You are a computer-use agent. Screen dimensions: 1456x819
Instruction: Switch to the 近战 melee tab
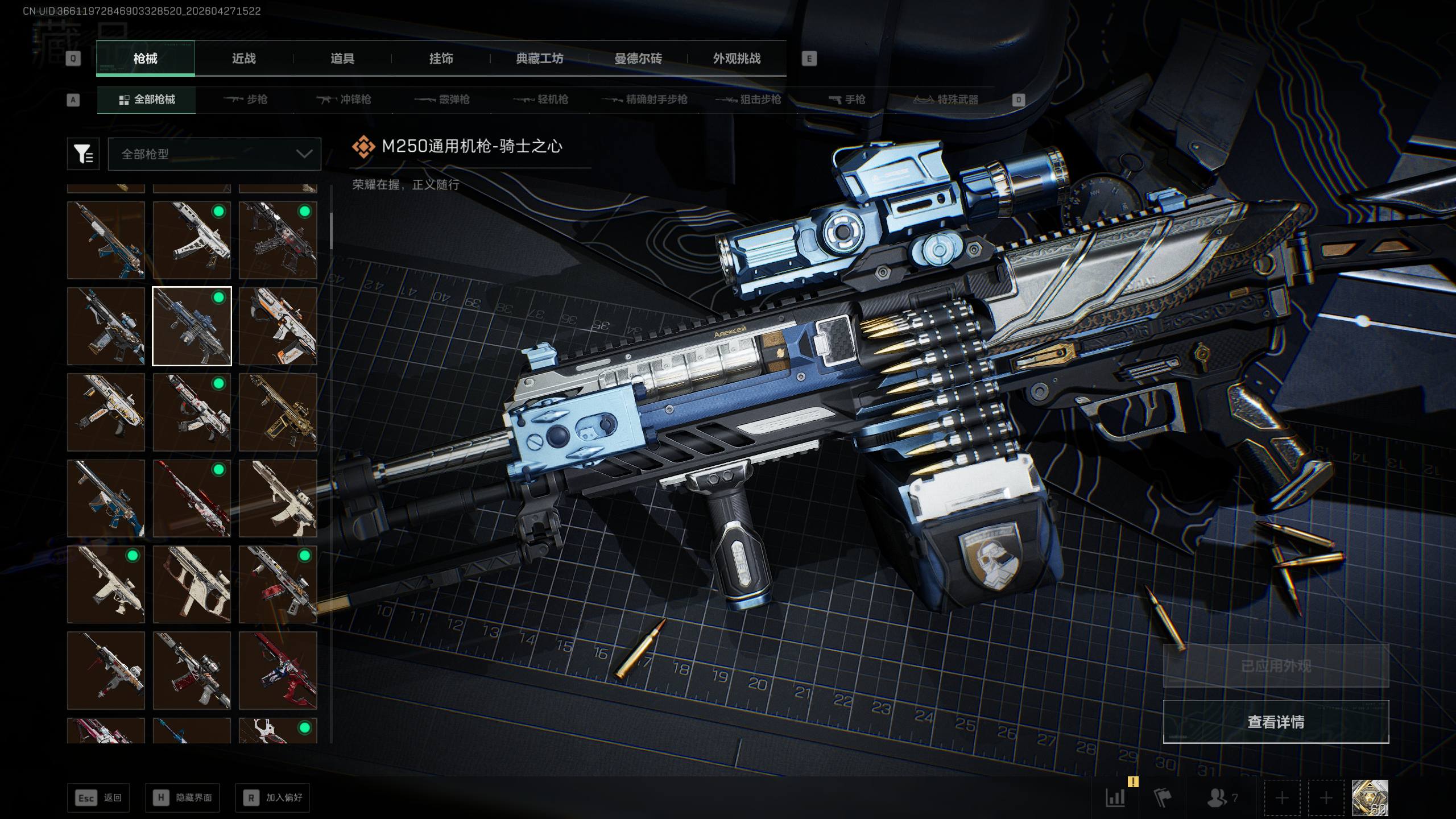point(243,58)
